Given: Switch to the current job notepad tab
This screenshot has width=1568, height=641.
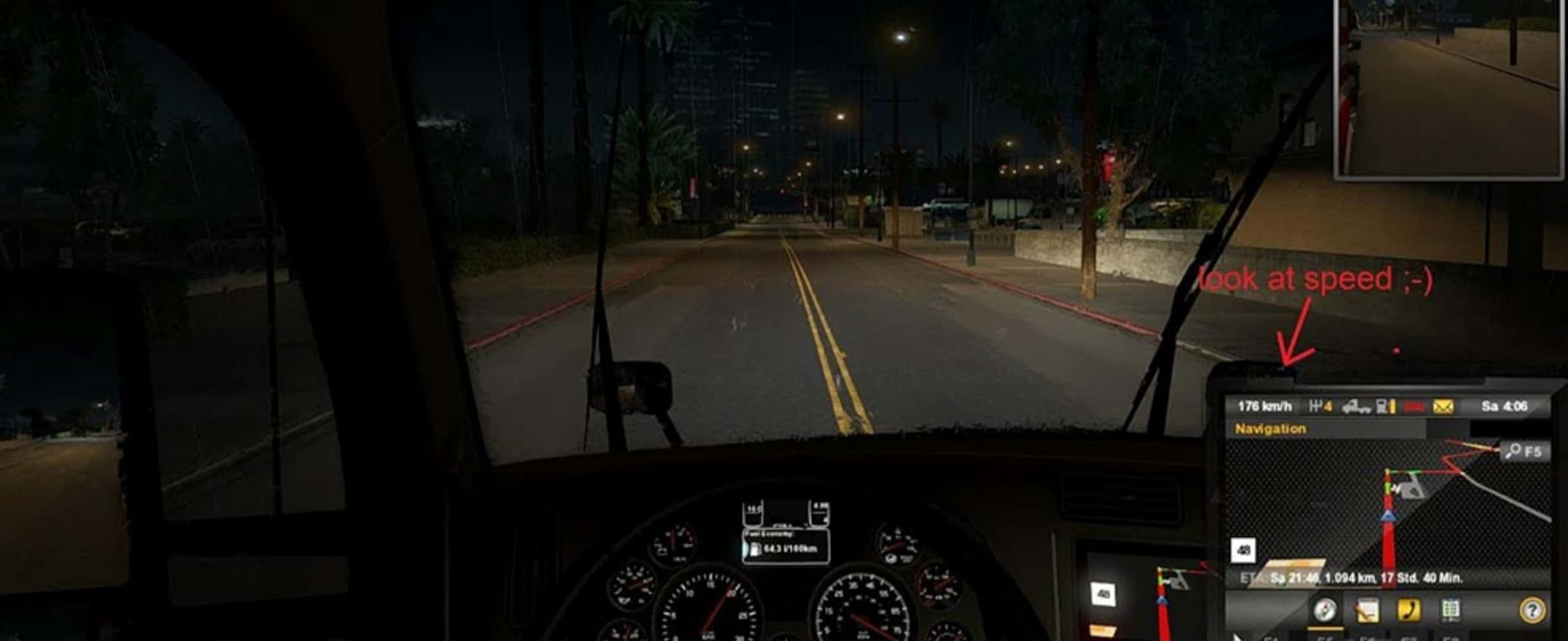Looking at the screenshot, I should coord(1367,610).
